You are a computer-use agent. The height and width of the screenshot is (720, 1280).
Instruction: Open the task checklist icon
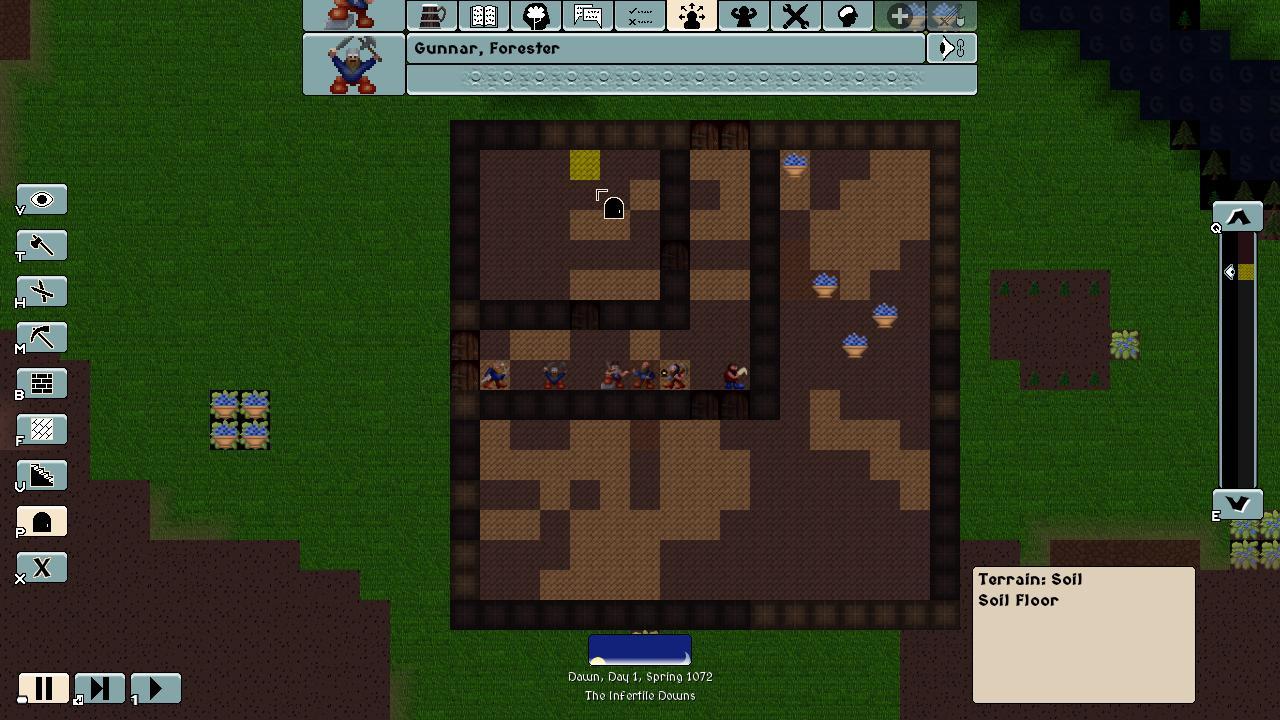pos(640,15)
